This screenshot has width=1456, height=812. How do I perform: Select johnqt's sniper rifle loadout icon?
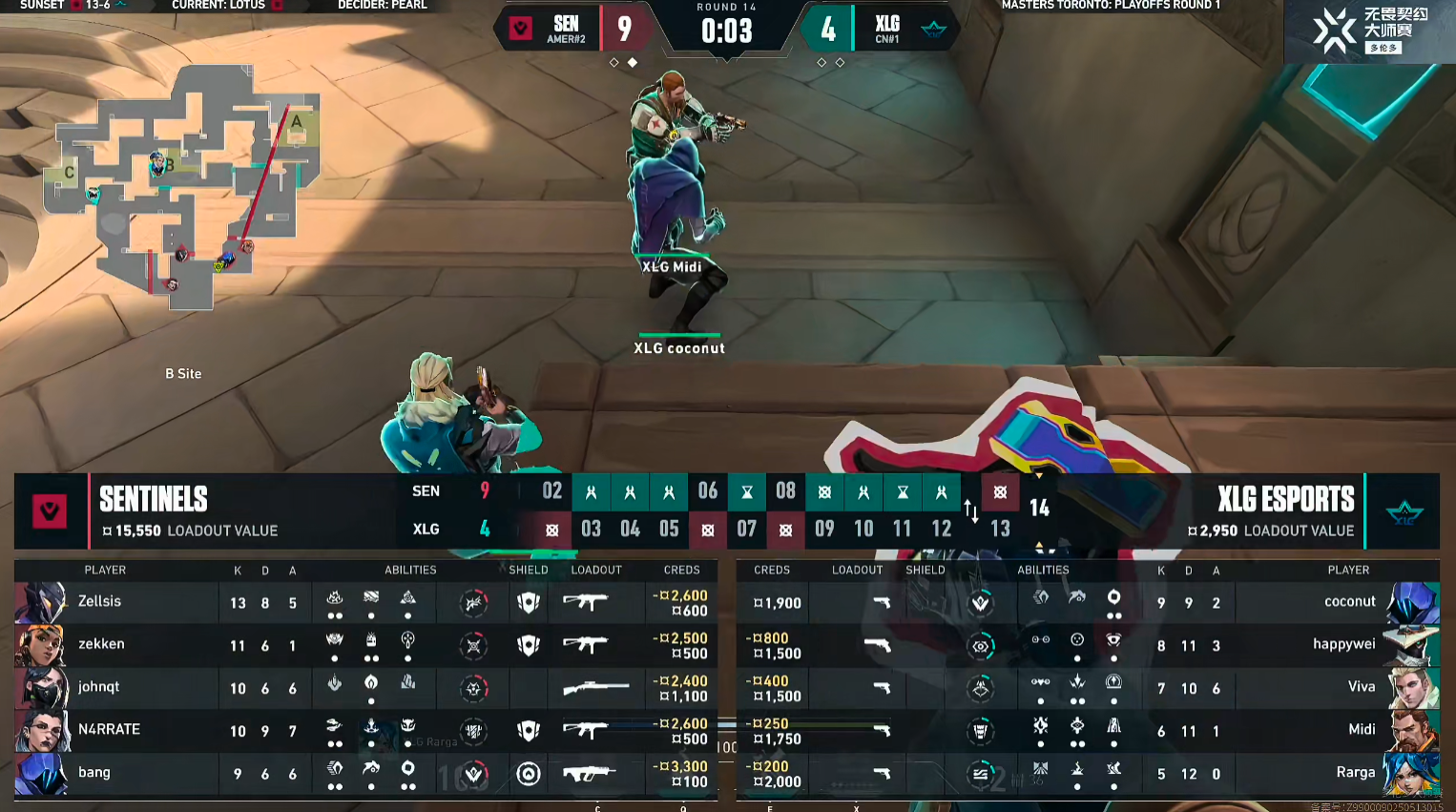click(595, 688)
